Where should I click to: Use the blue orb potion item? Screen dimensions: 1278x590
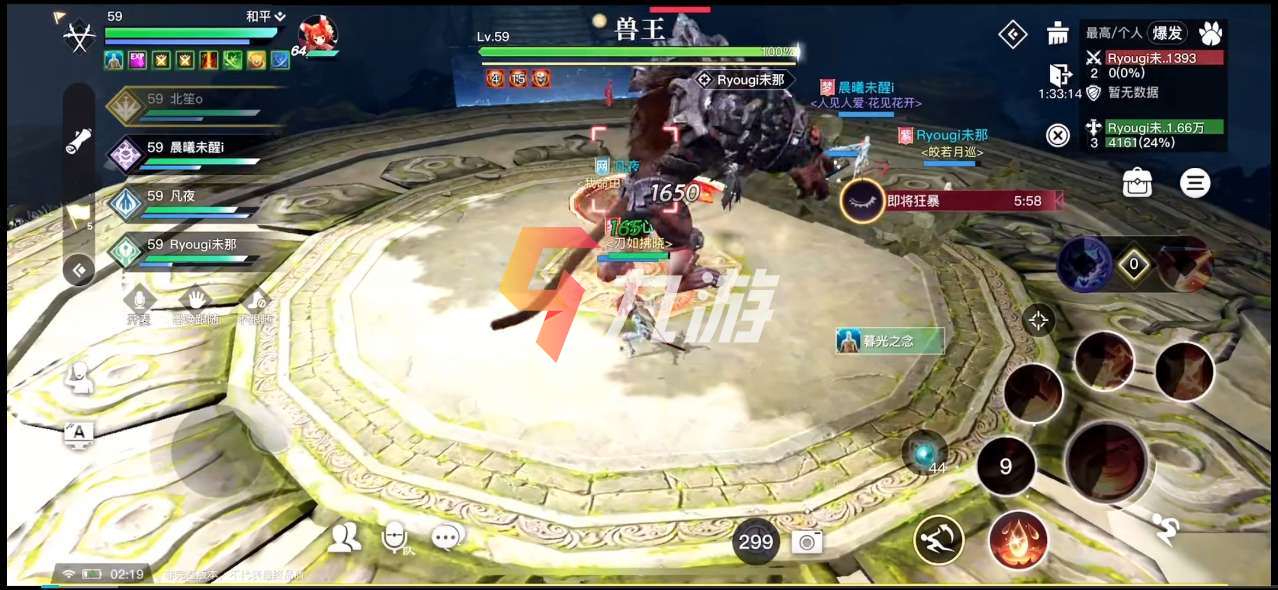pyautogui.click(x=923, y=452)
